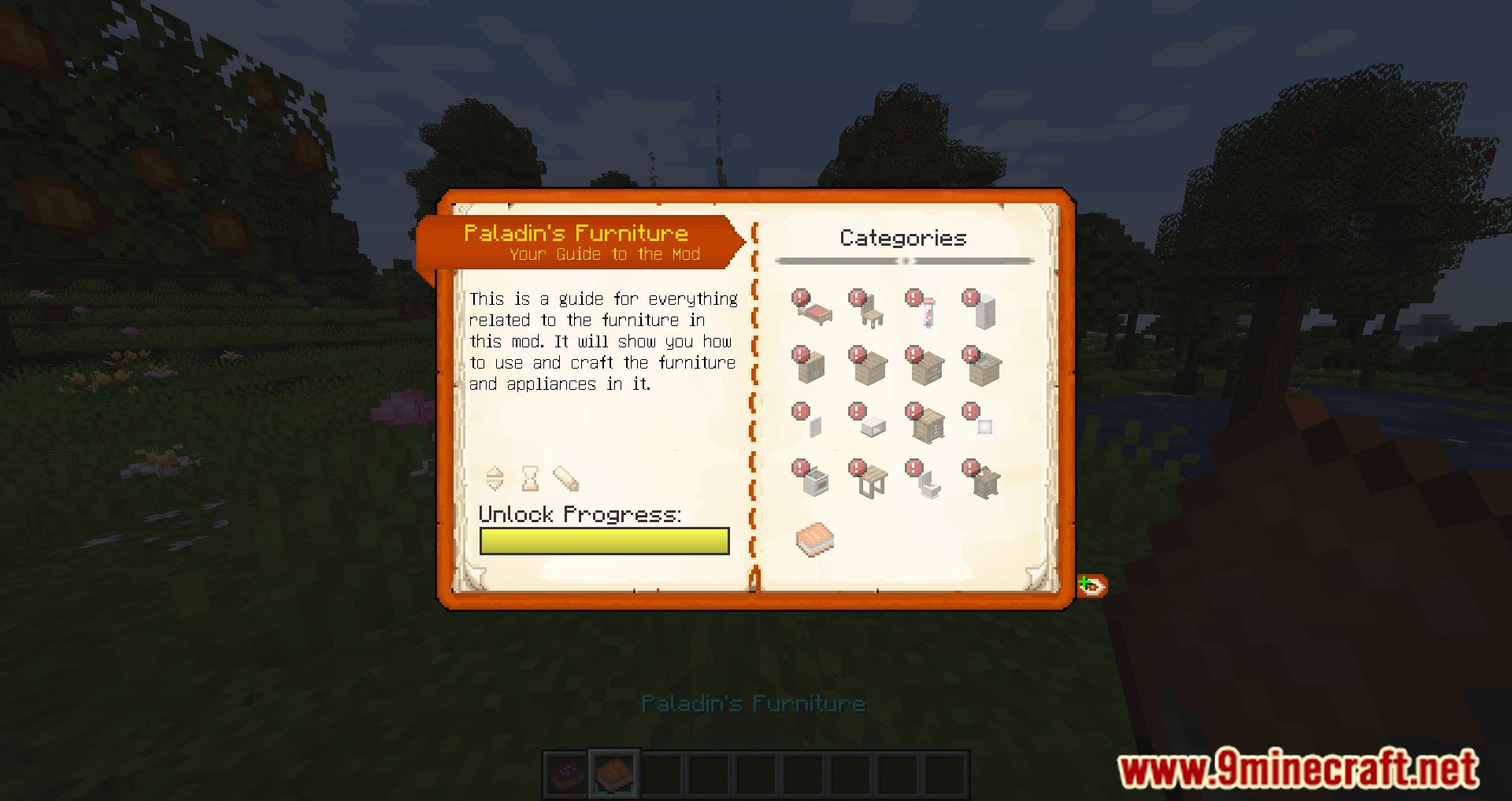Open the stove category
1512x801 pixels.
pyautogui.click(x=814, y=480)
